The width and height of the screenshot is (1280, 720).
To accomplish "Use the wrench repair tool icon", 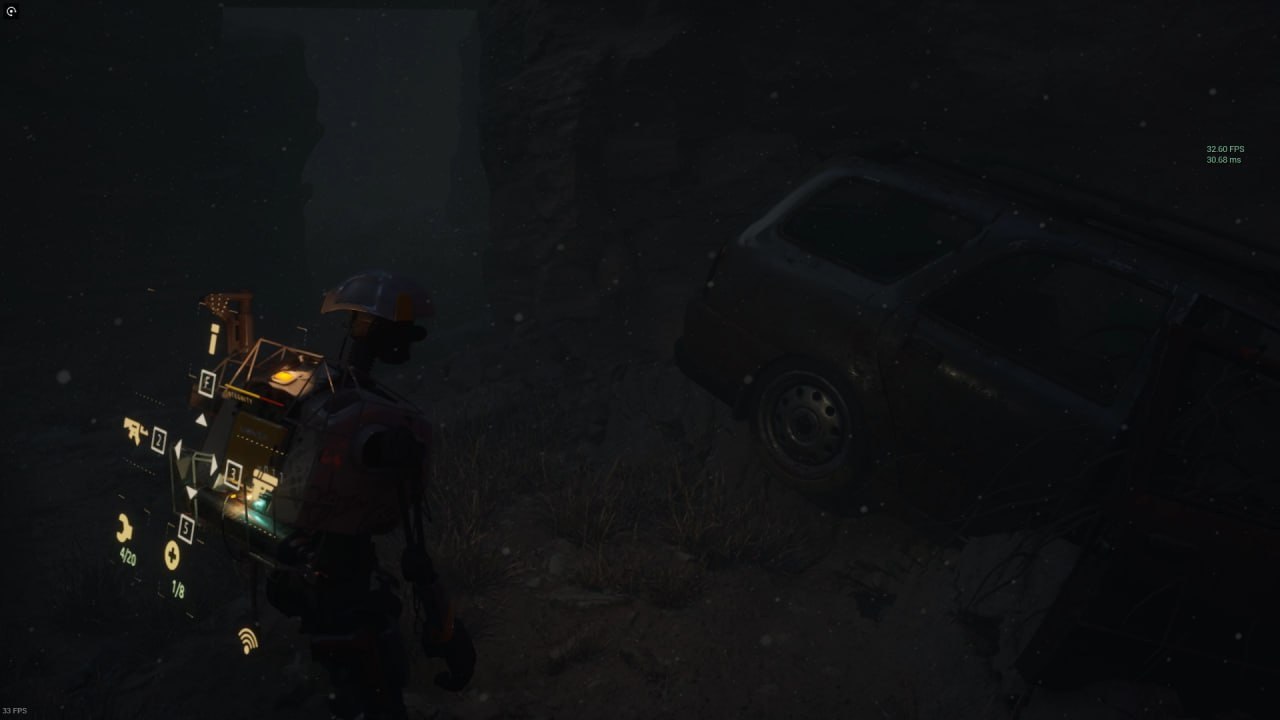I will click(124, 528).
